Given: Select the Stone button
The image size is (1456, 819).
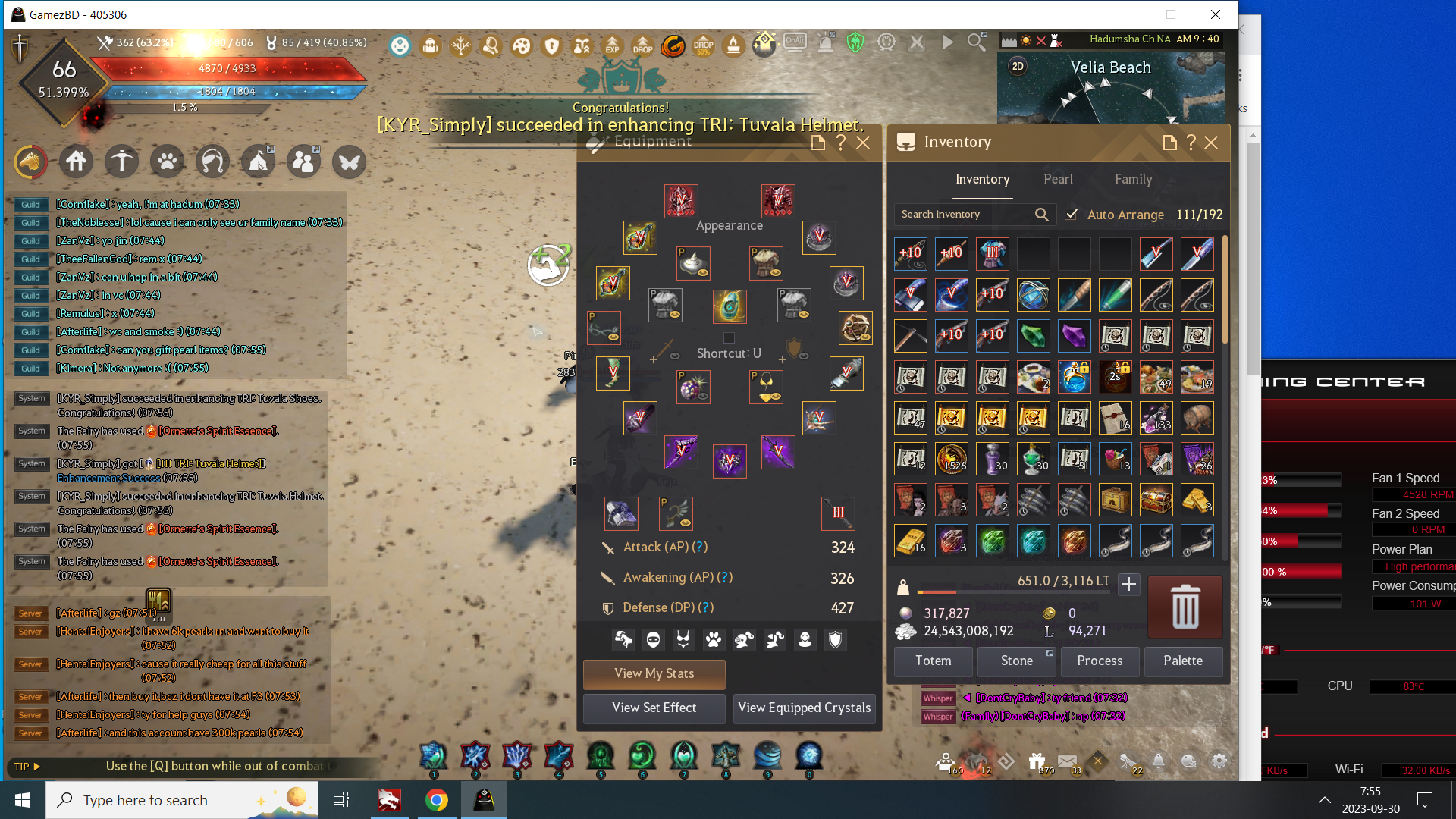Looking at the screenshot, I should pyautogui.click(x=1016, y=661).
